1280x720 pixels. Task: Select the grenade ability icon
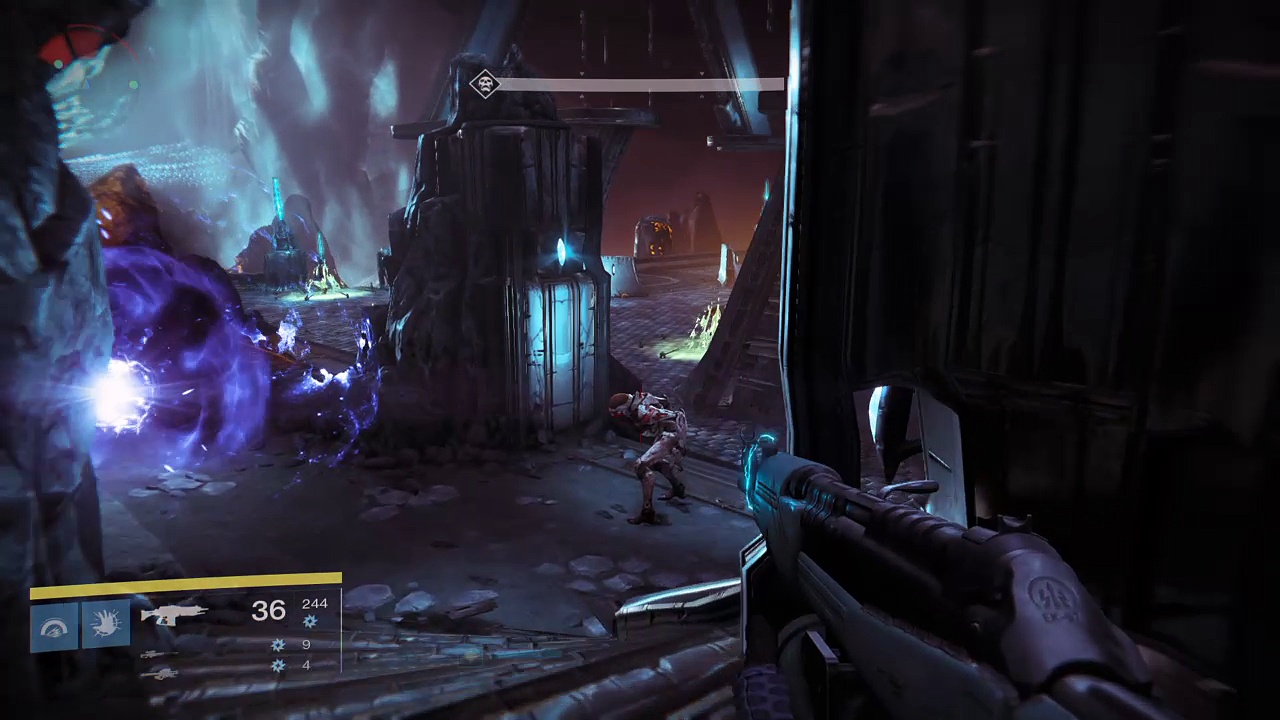coord(54,627)
